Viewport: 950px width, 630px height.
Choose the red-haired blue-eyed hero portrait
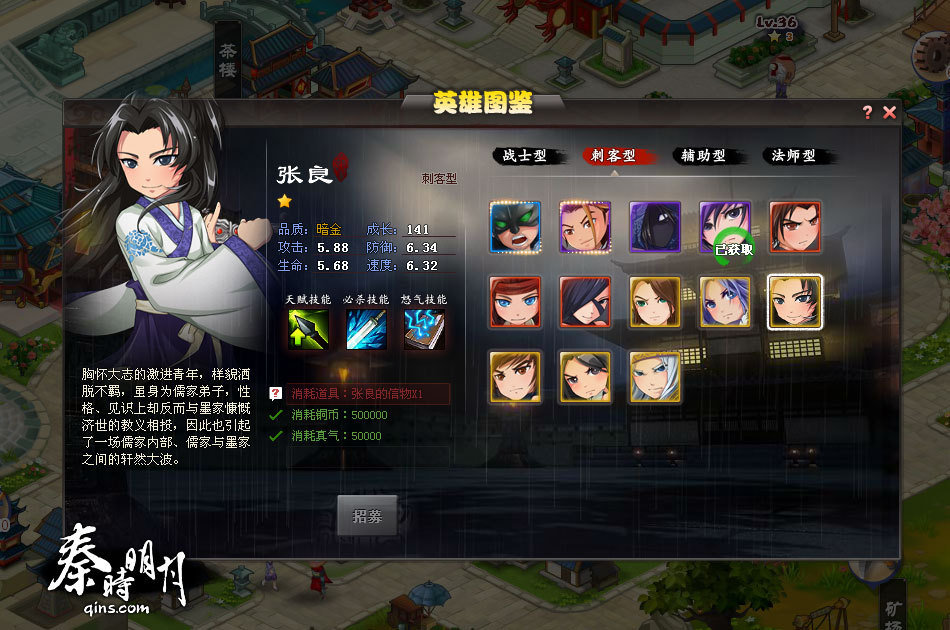coord(515,302)
